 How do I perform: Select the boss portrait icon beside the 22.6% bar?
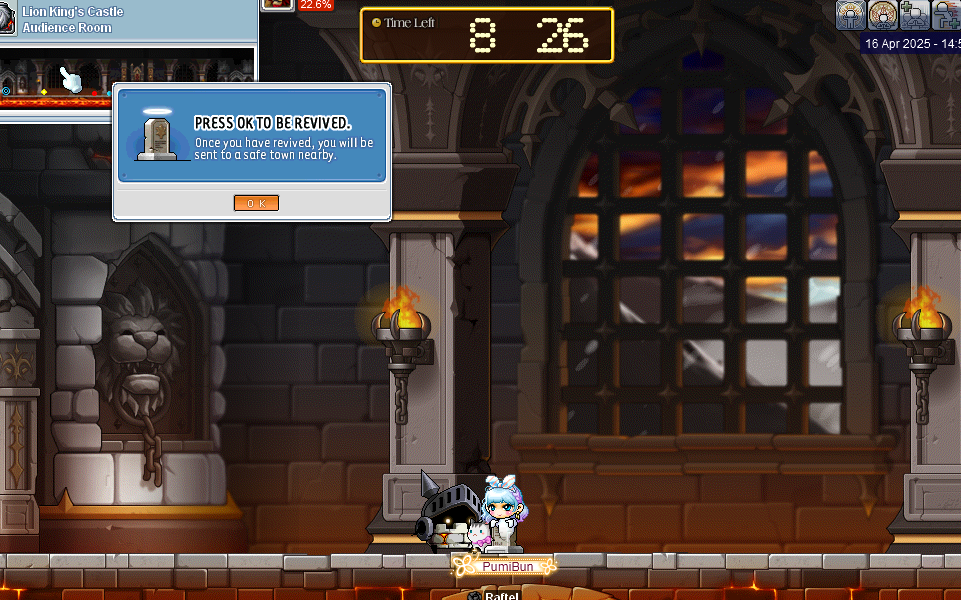[x=277, y=4]
